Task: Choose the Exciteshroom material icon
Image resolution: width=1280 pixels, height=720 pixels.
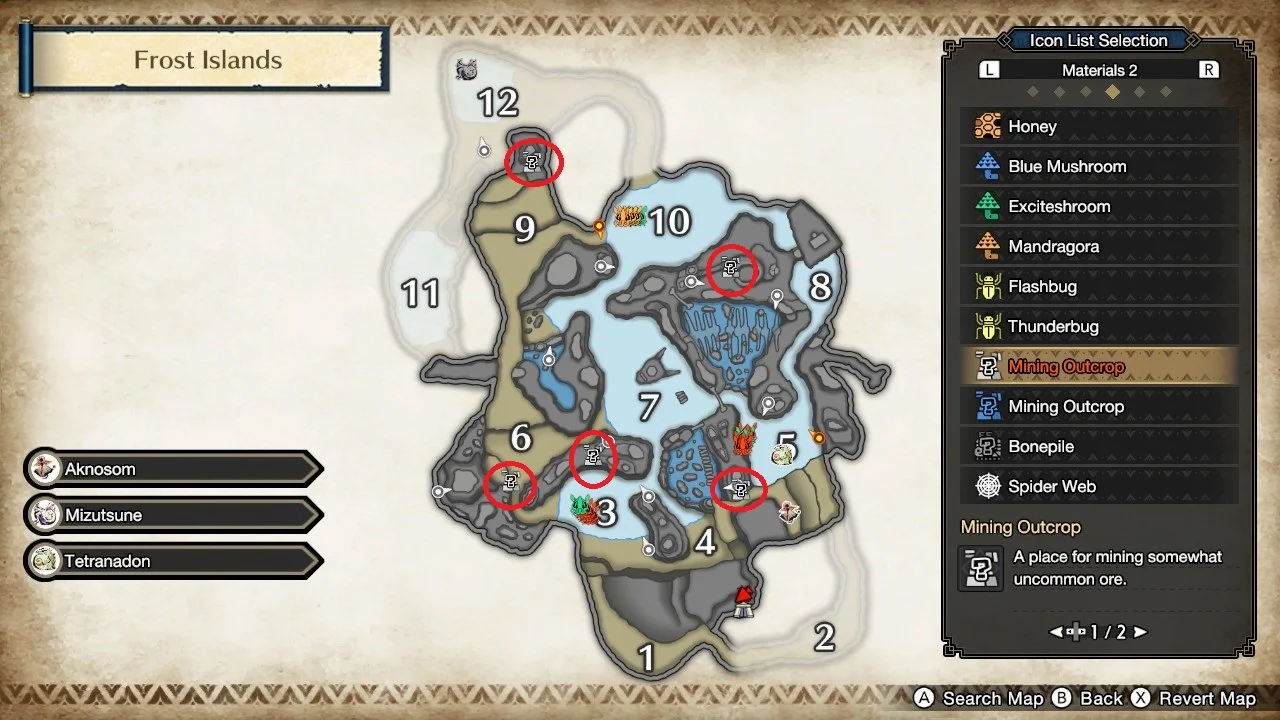Action: [1097, 206]
